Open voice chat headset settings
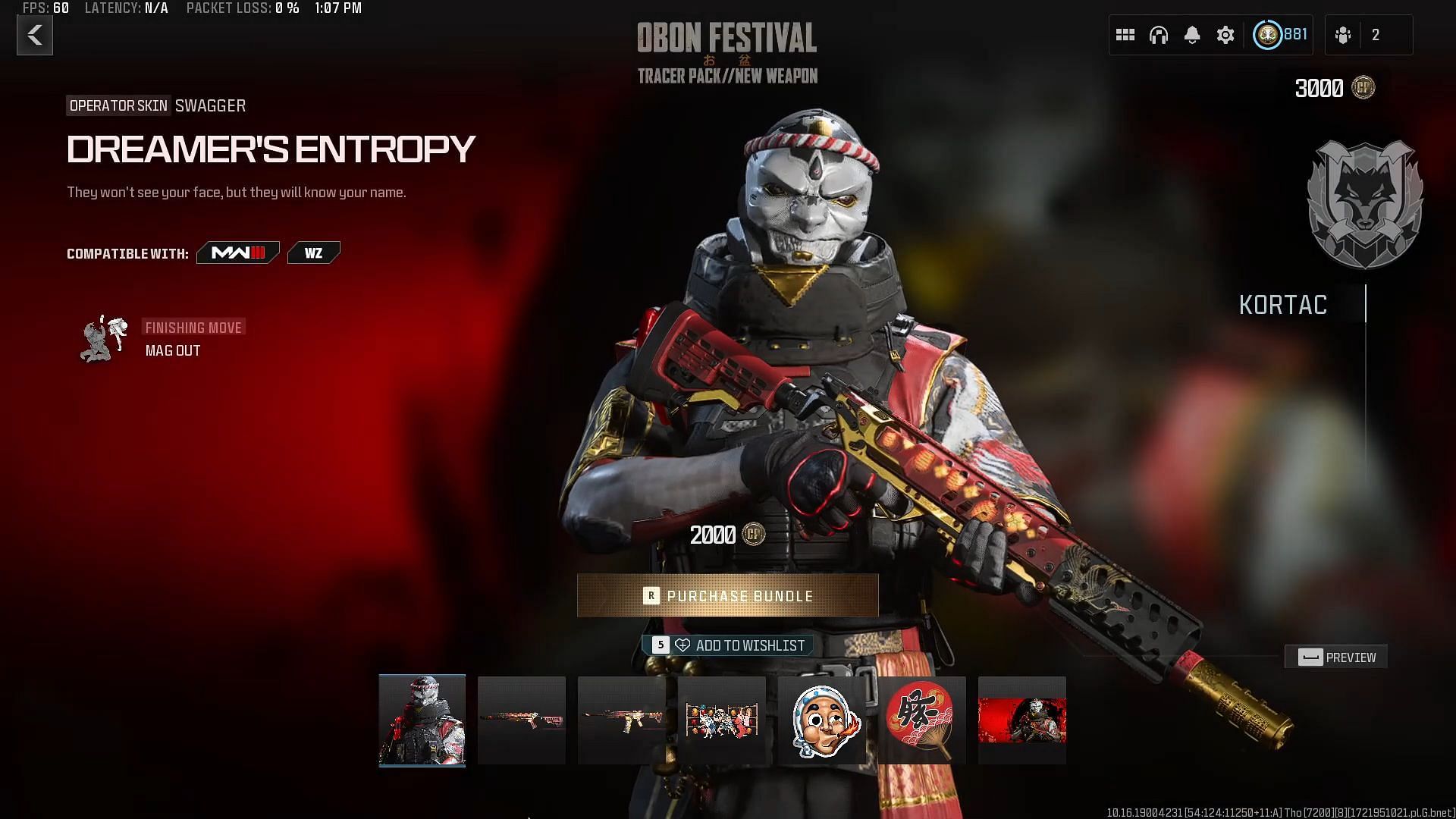This screenshot has width=1456, height=819. [1159, 35]
